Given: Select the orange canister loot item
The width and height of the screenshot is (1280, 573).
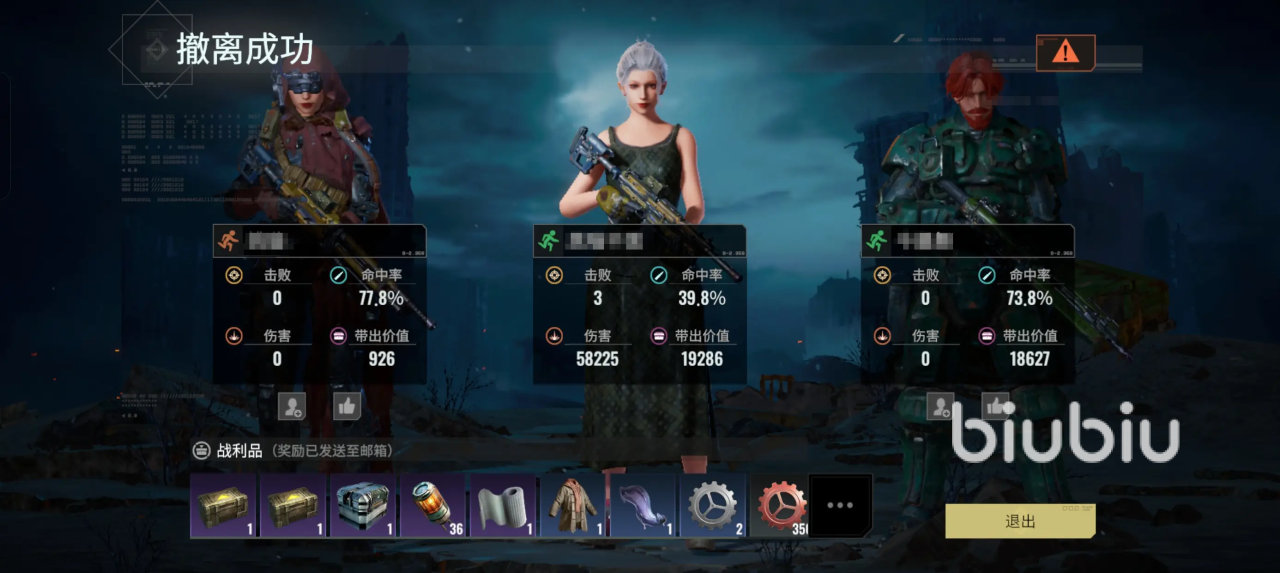Looking at the screenshot, I should coord(434,506).
